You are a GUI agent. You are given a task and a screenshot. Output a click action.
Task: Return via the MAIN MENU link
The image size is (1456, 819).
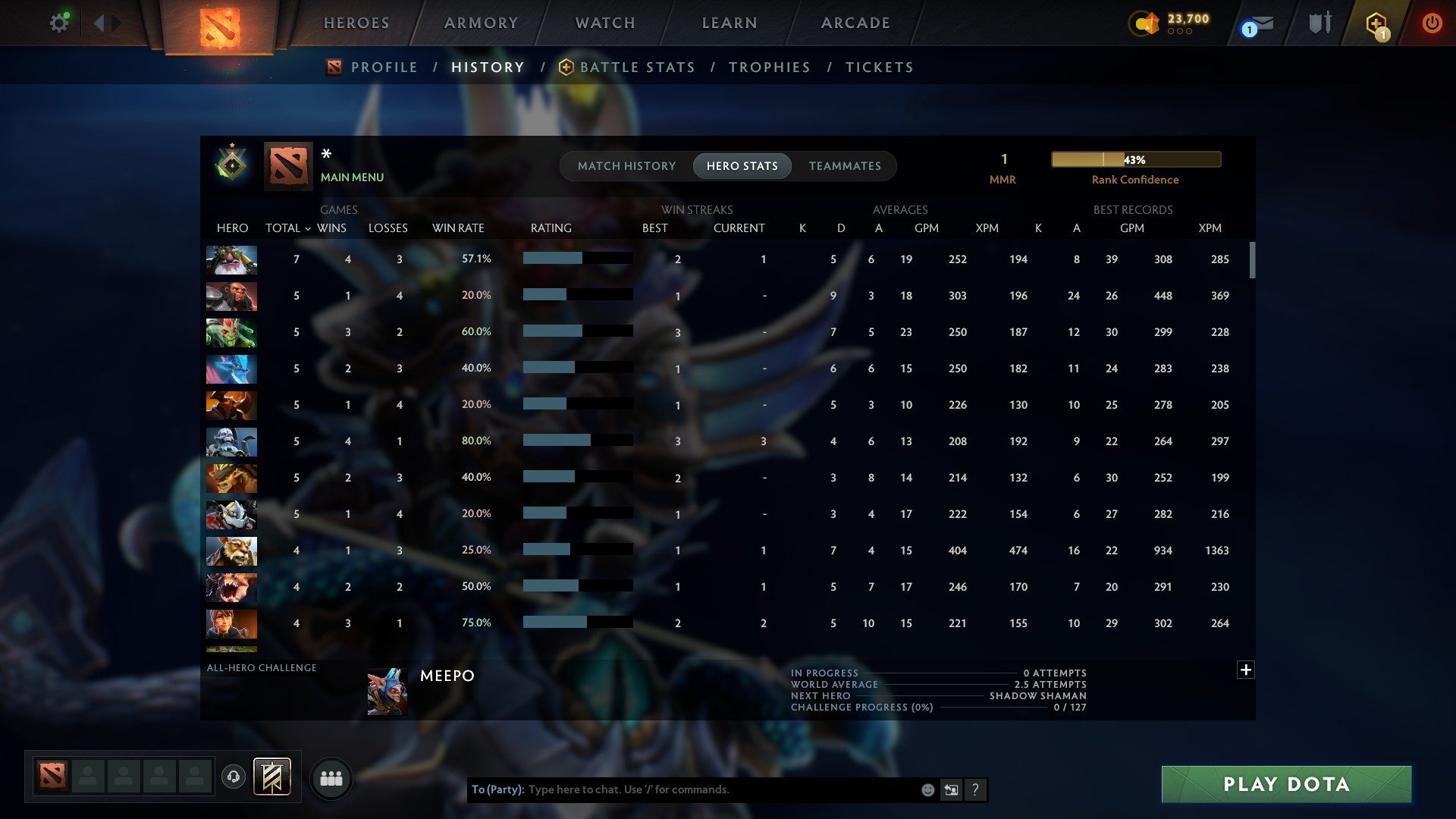(352, 177)
